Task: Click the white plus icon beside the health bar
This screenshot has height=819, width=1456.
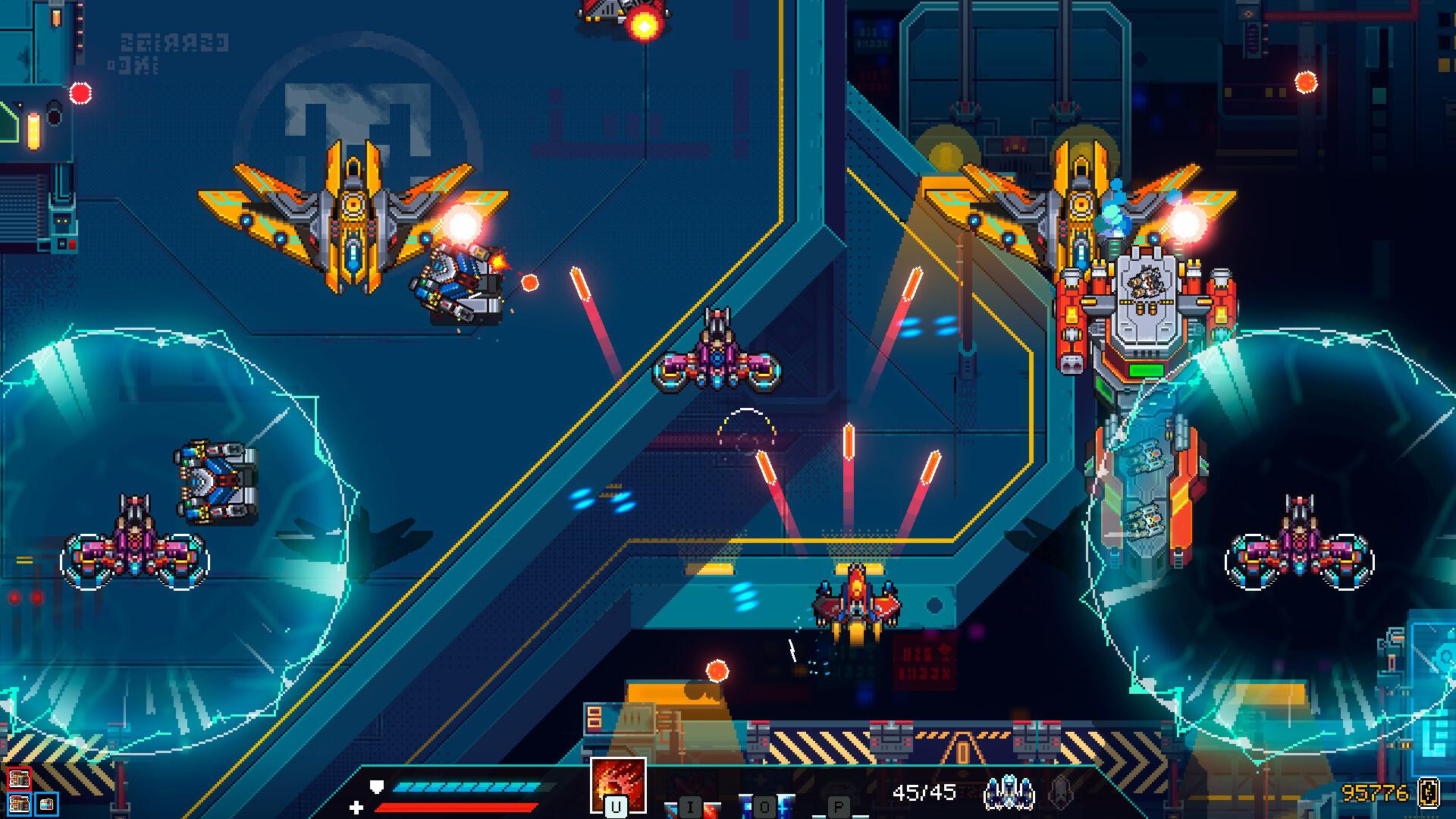Action: tap(356, 808)
